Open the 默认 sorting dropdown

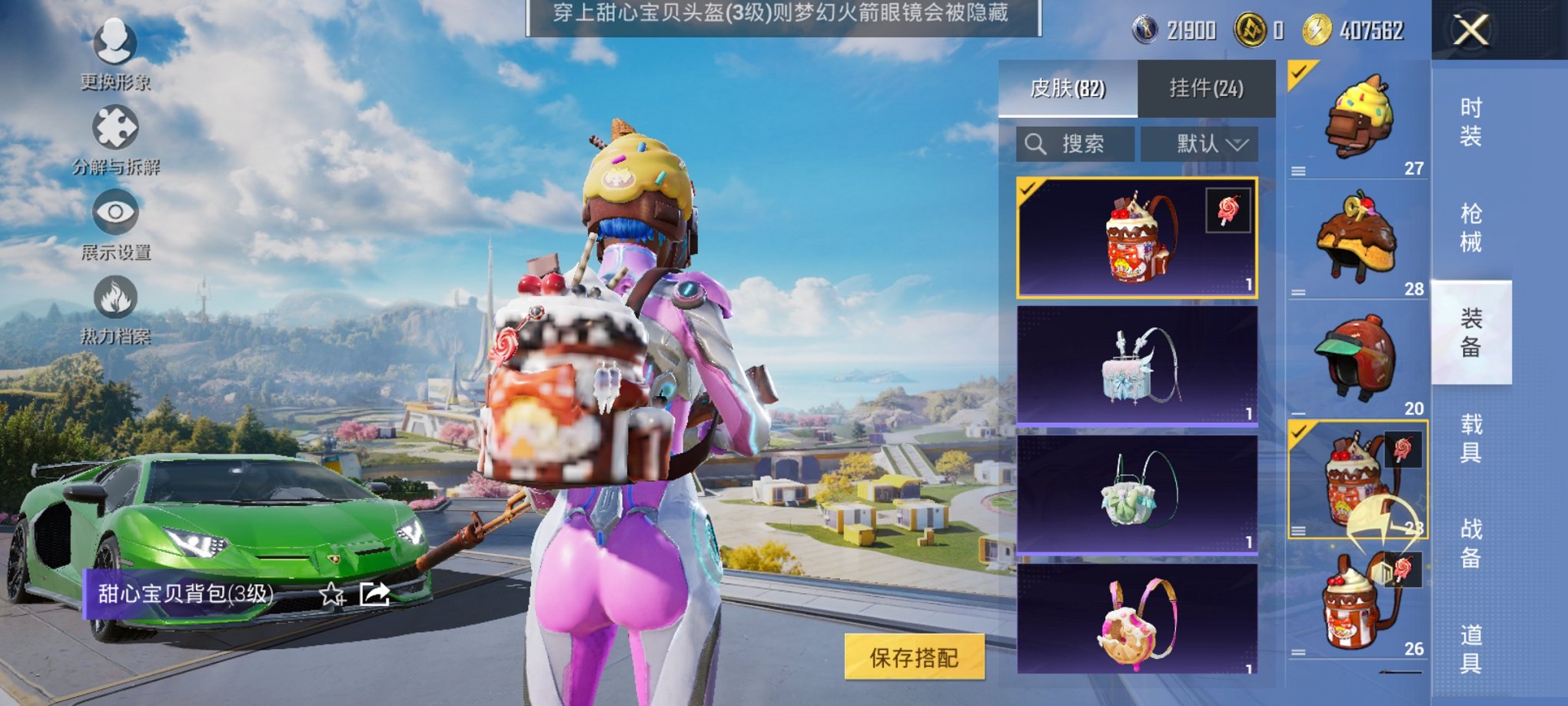tap(1201, 143)
